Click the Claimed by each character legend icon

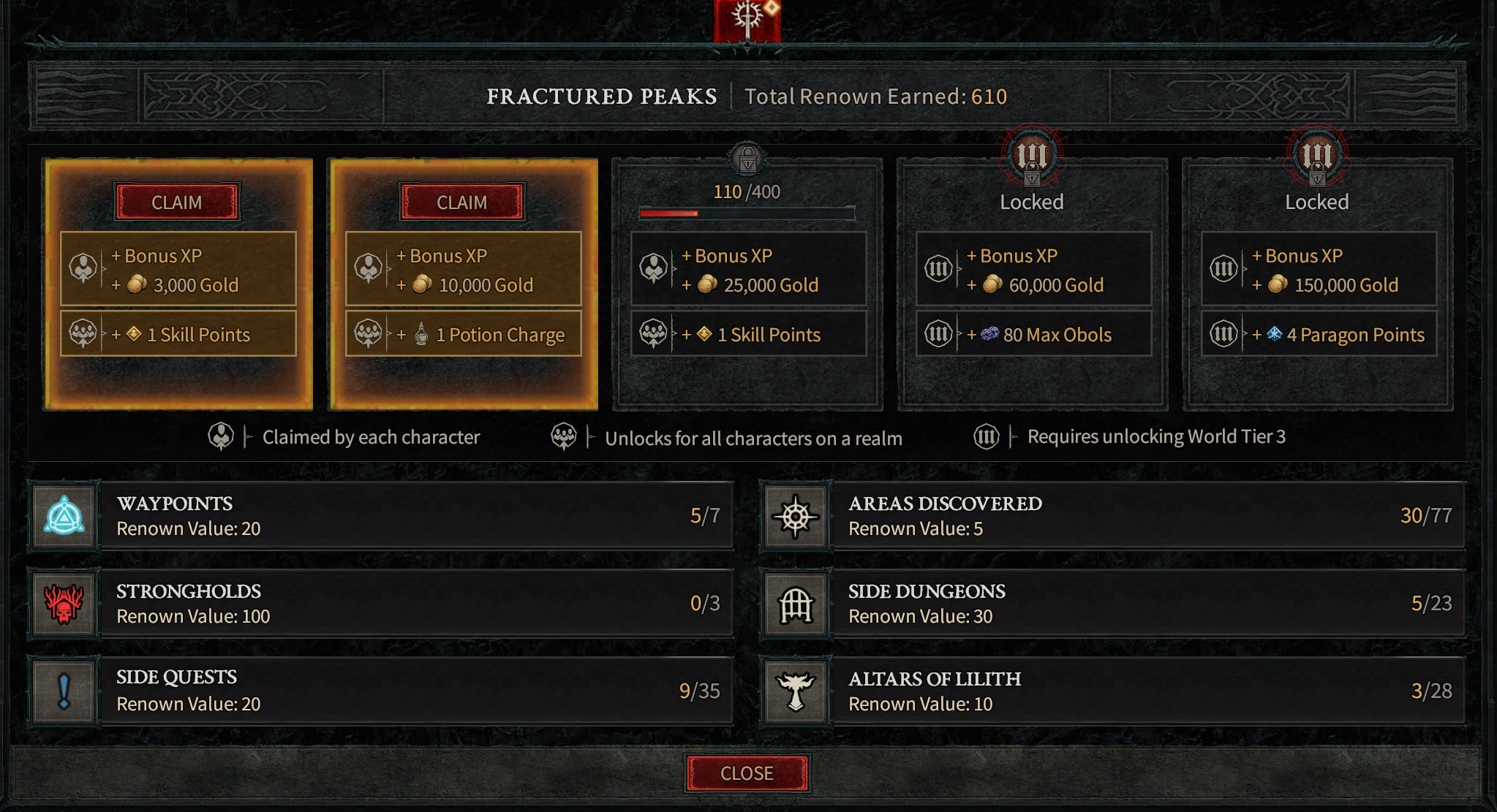220,436
